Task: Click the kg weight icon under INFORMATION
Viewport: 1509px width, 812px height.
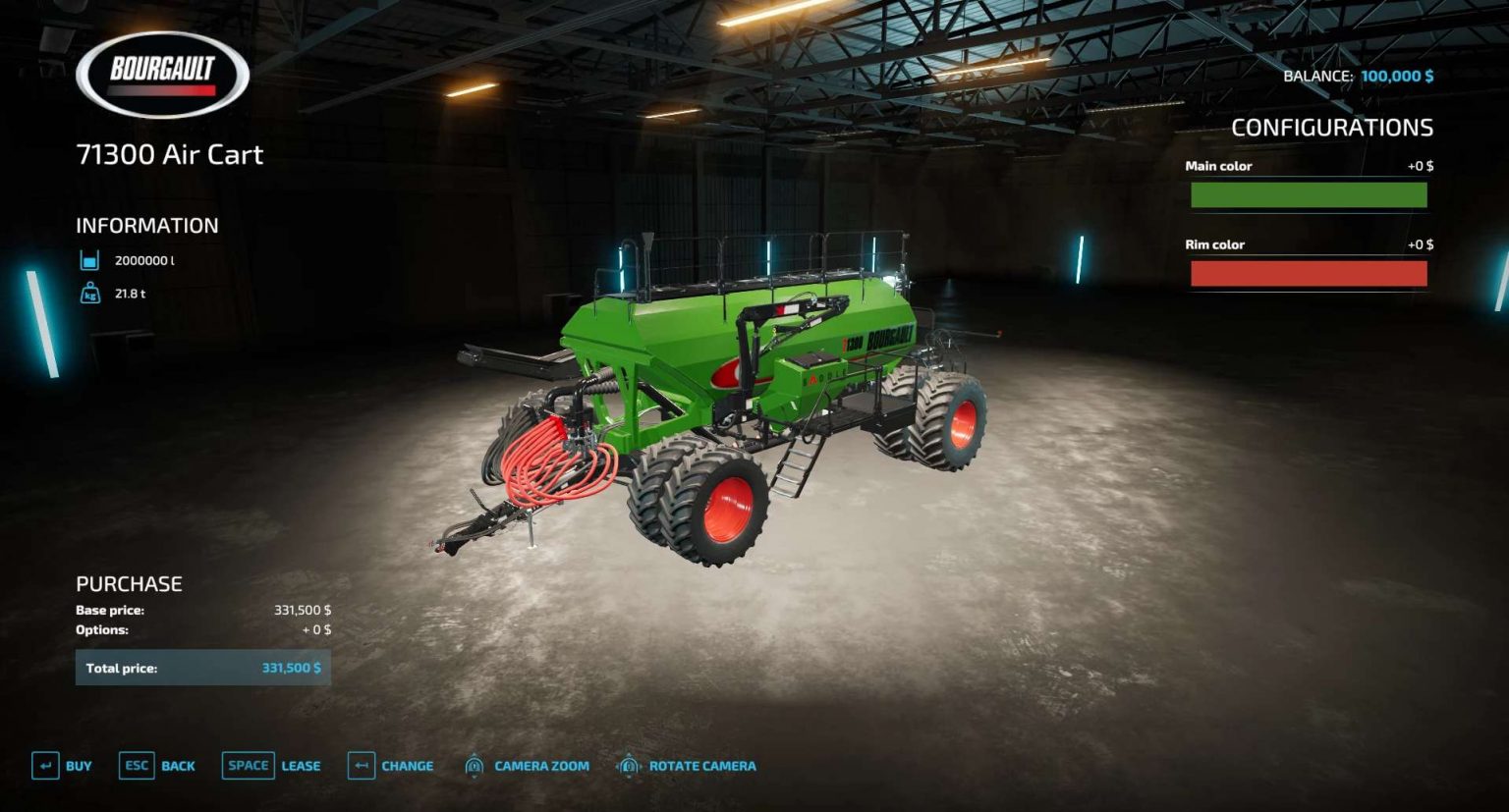Action: coord(88,292)
